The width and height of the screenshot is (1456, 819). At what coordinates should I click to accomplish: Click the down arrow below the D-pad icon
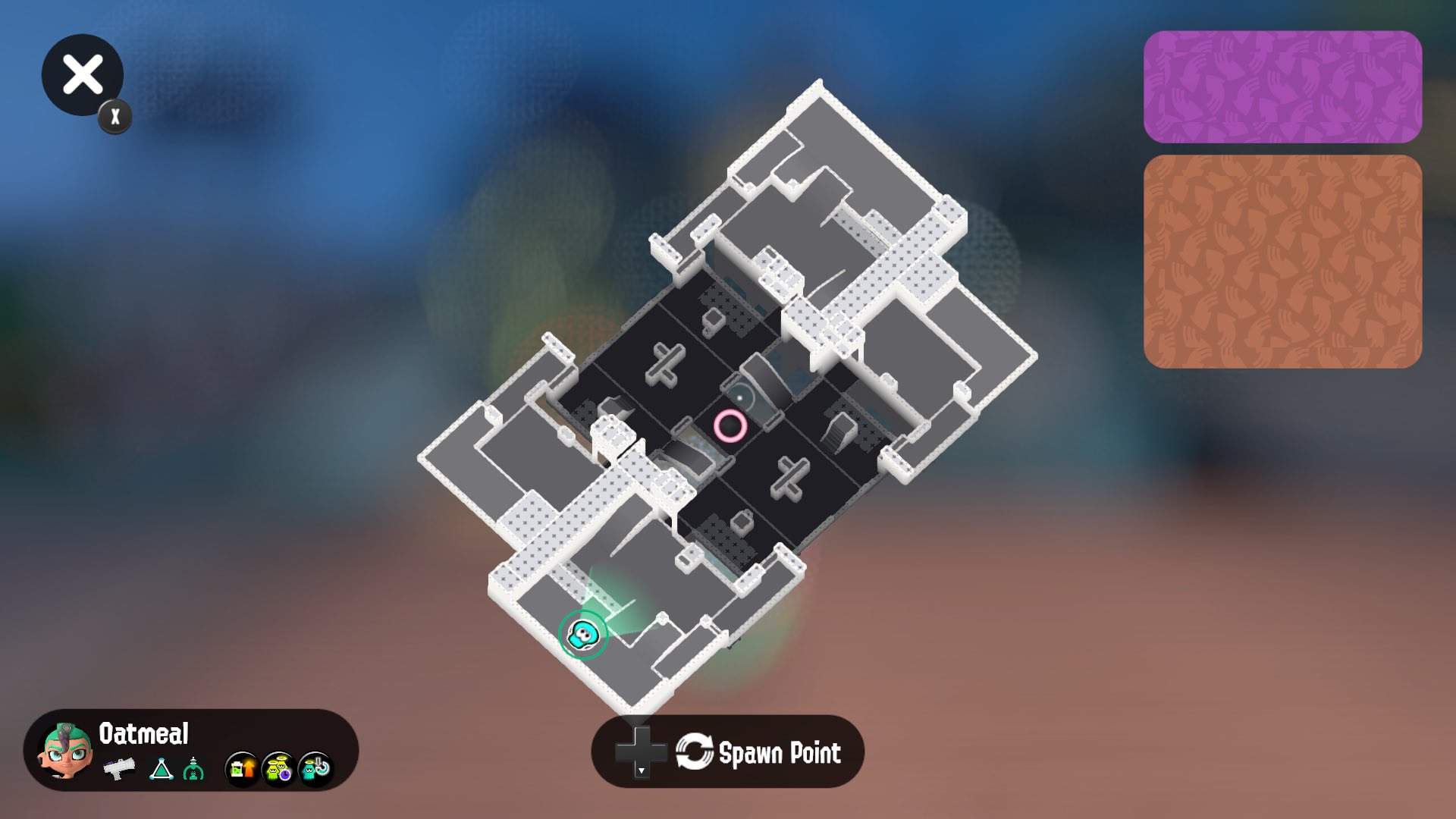click(641, 773)
